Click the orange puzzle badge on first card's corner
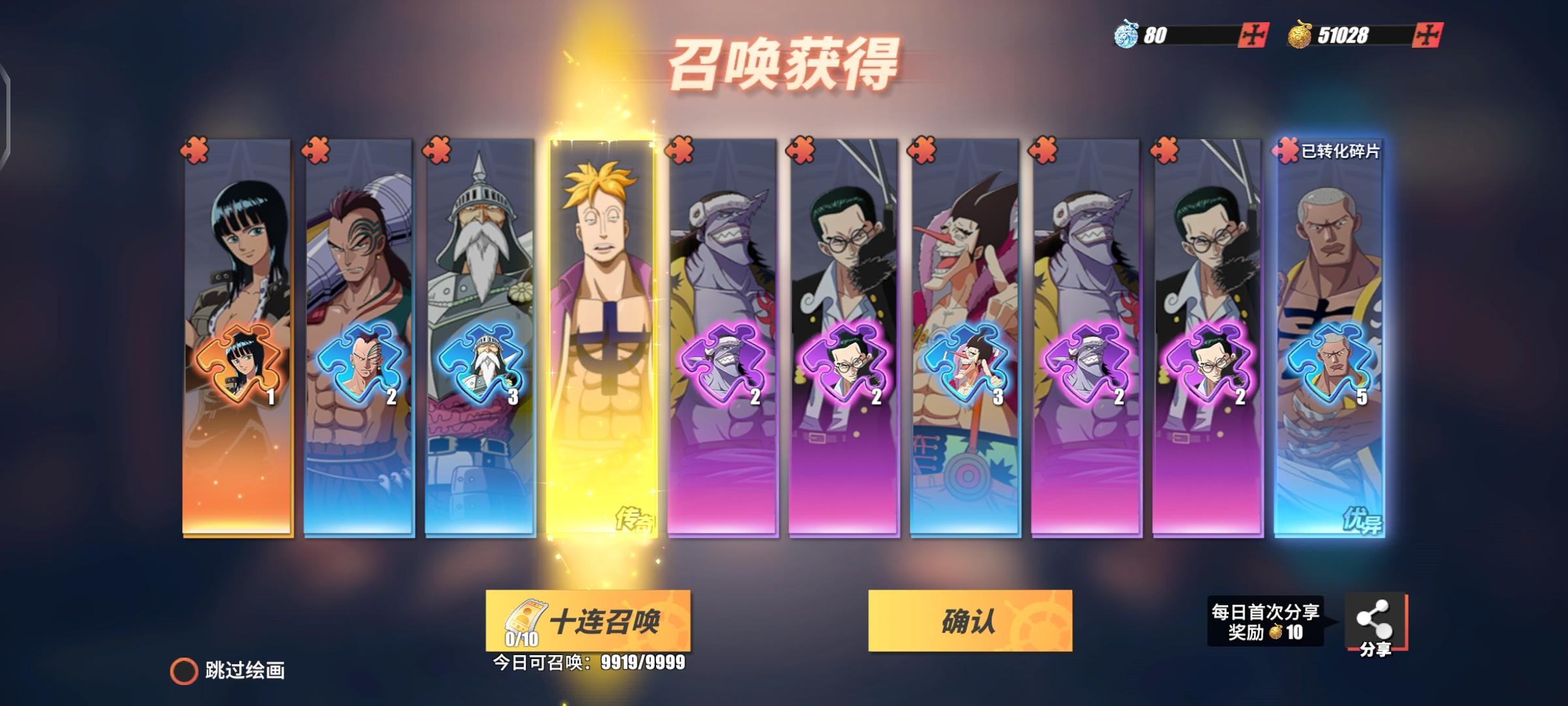The image size is (1568, 706). click(195, 148)
